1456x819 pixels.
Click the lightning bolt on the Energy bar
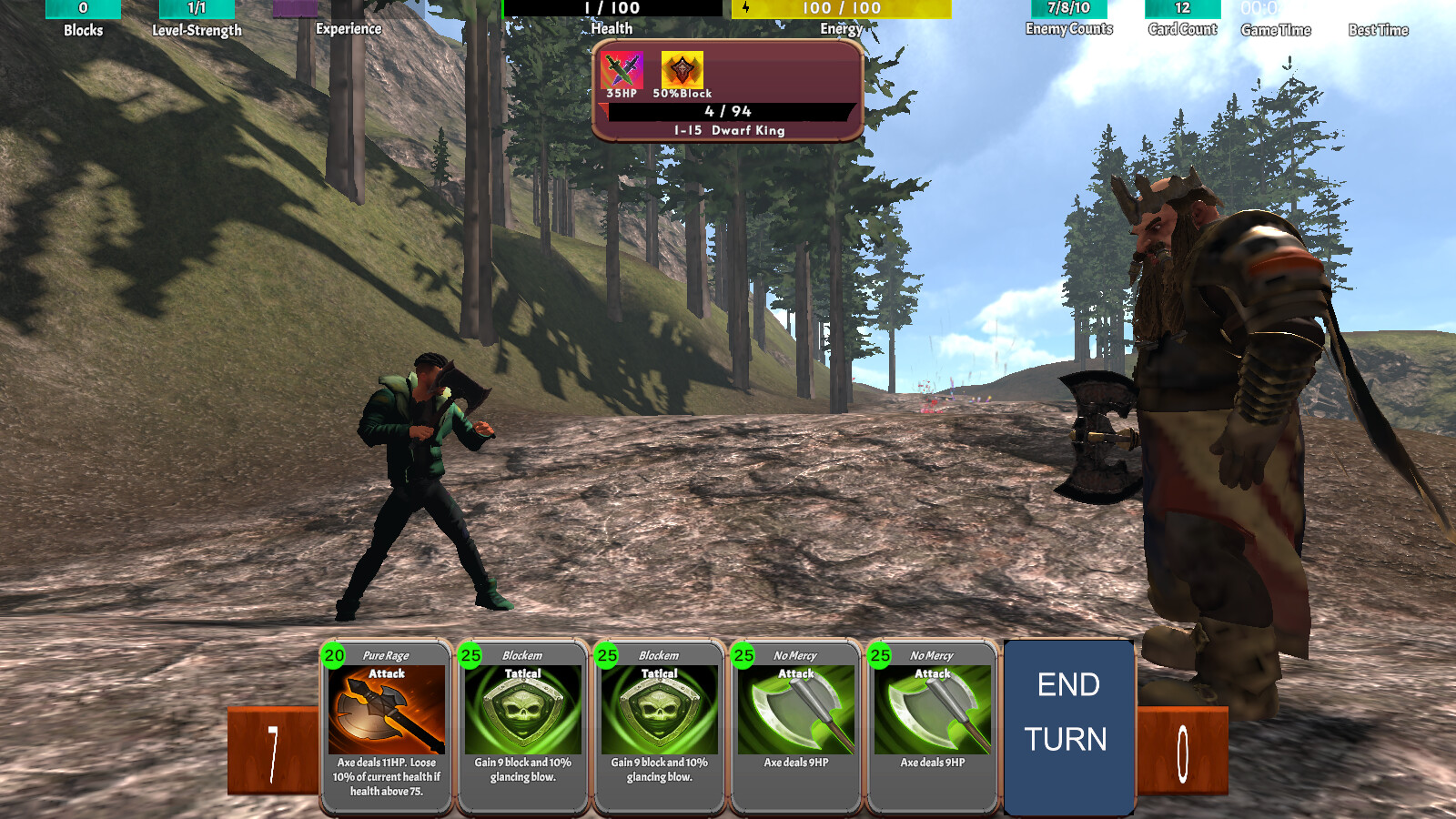click(746, 8)
